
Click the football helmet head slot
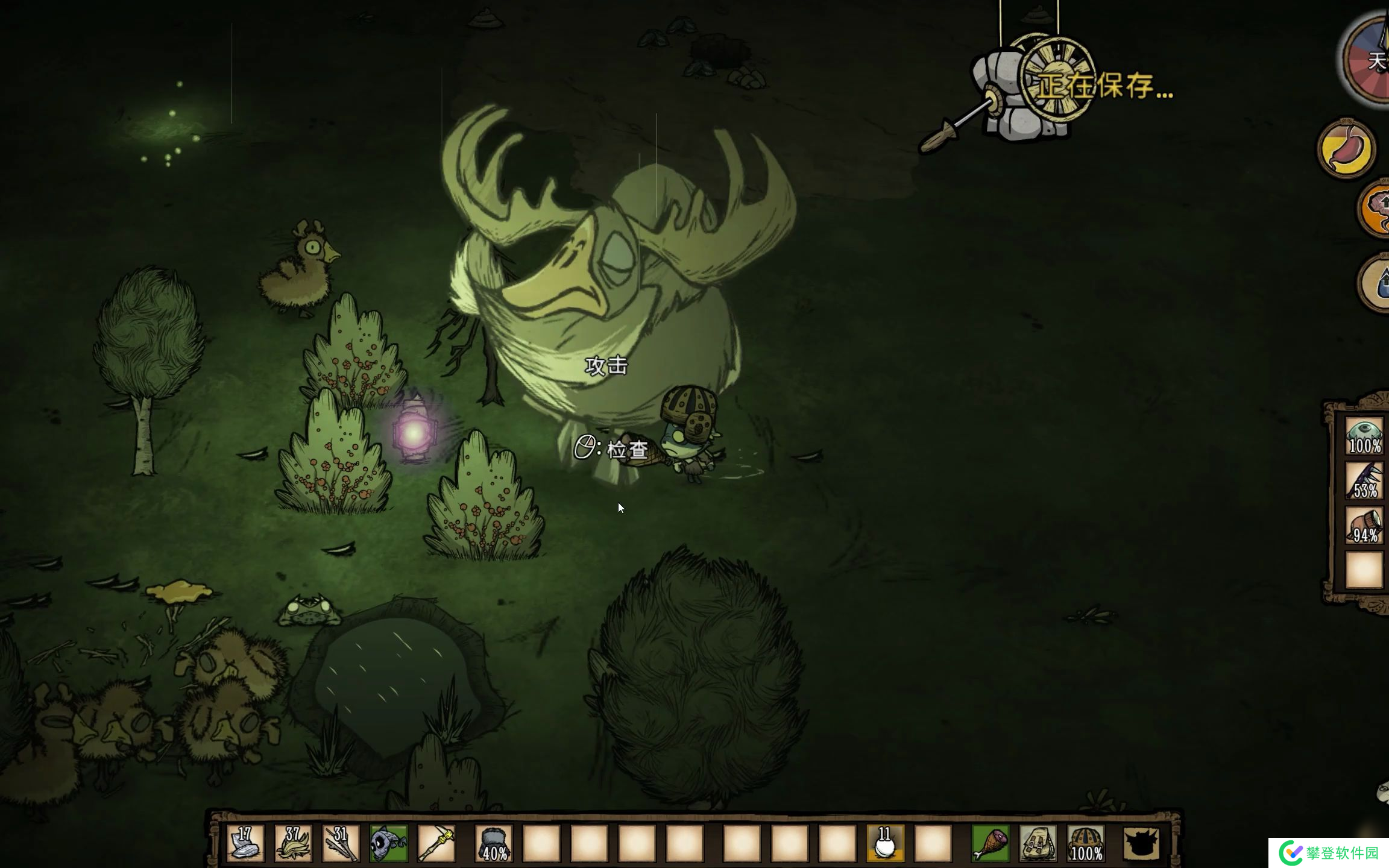coord(1085,843)
